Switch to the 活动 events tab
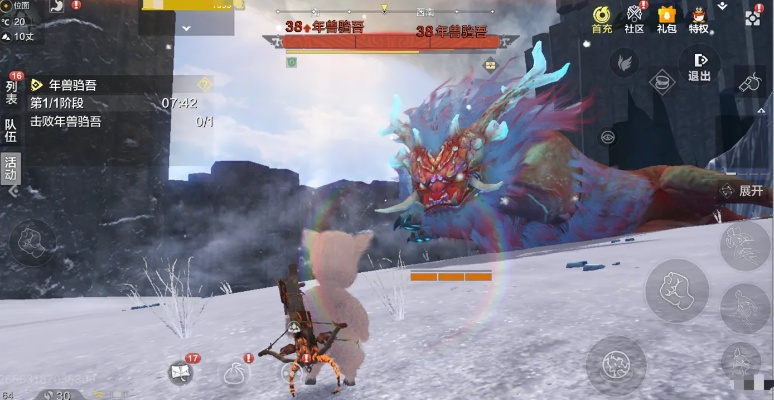Image resolution: width=774 pixels, height=400 pixels. 12,167
